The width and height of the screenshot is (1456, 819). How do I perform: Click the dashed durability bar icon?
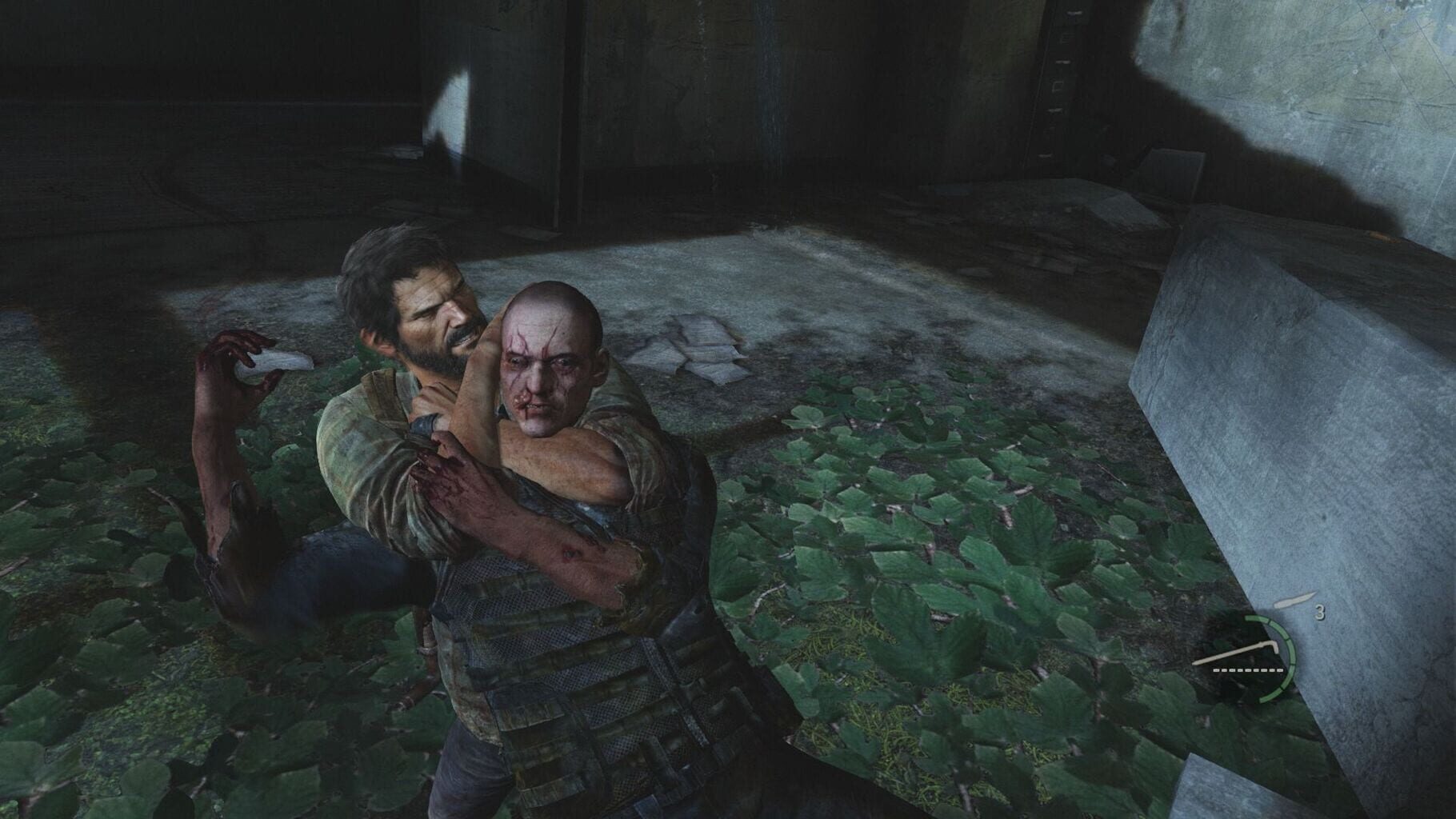click(1247, 670)
